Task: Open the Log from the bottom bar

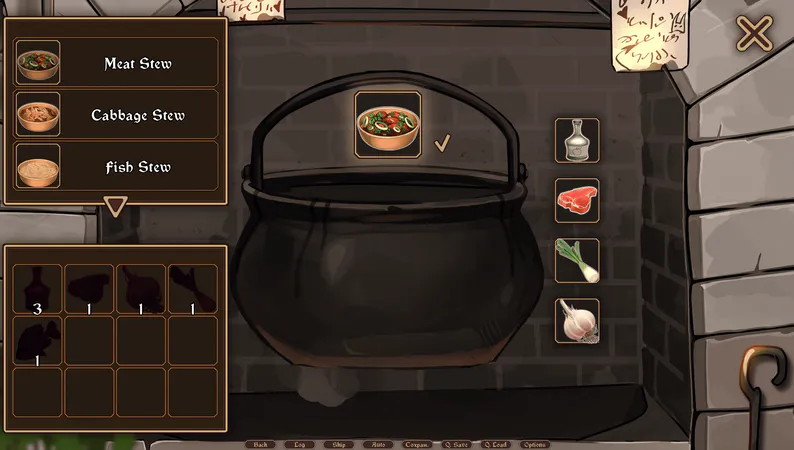Action: click(299, 444)
